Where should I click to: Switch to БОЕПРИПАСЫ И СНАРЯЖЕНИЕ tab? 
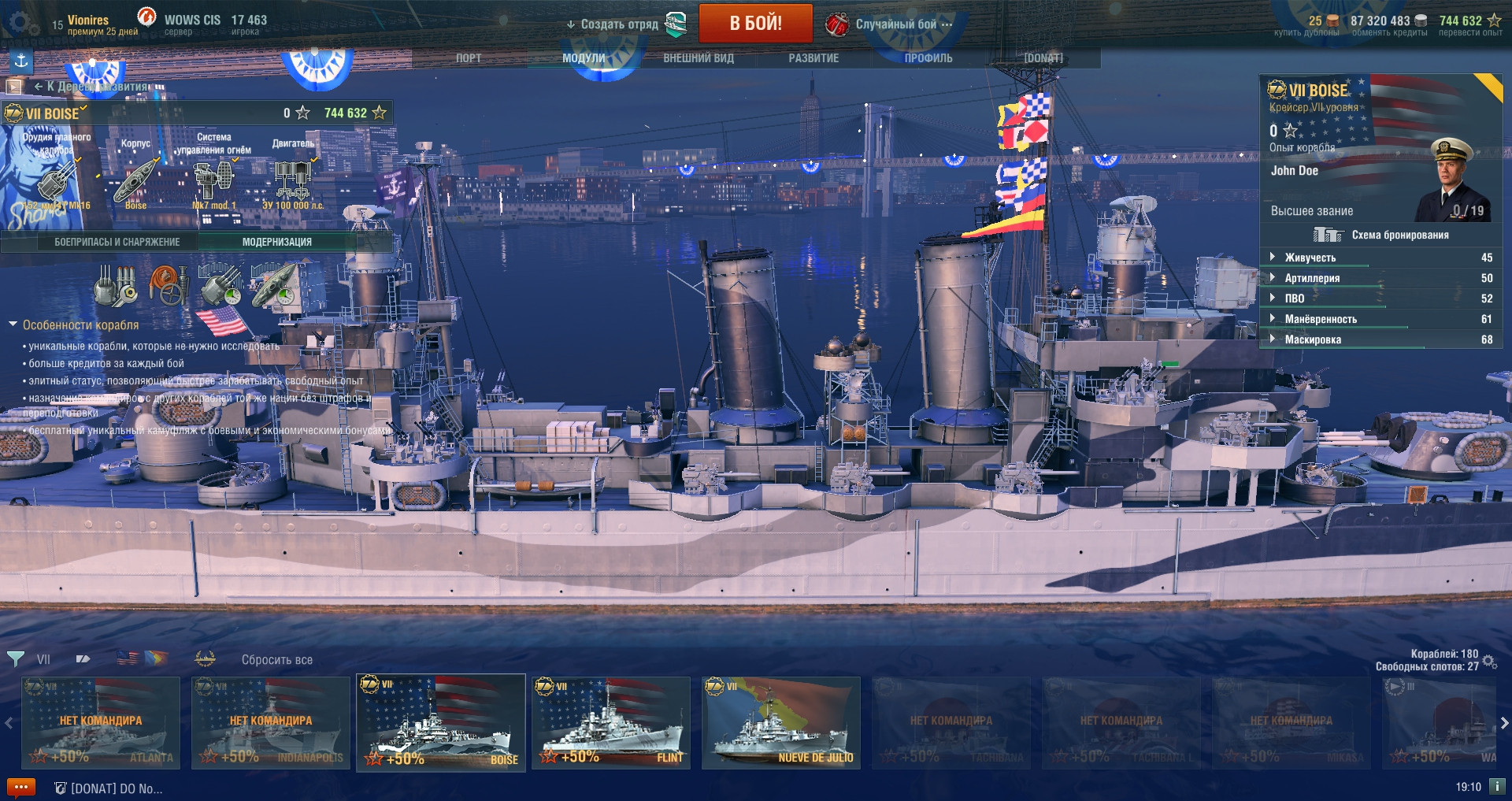coord(117,242)
